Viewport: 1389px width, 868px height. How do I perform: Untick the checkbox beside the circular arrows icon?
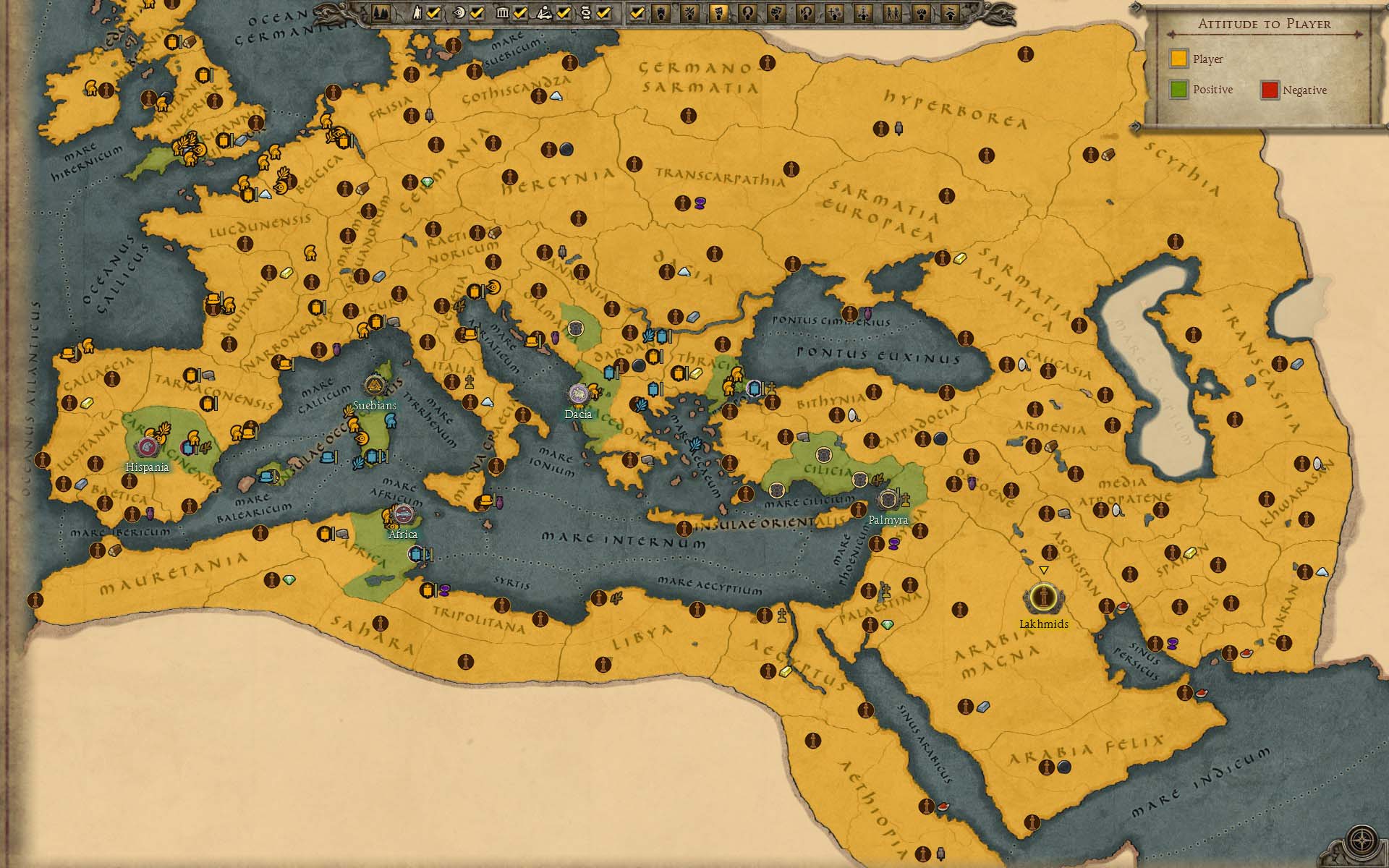(x=603, y=13)
